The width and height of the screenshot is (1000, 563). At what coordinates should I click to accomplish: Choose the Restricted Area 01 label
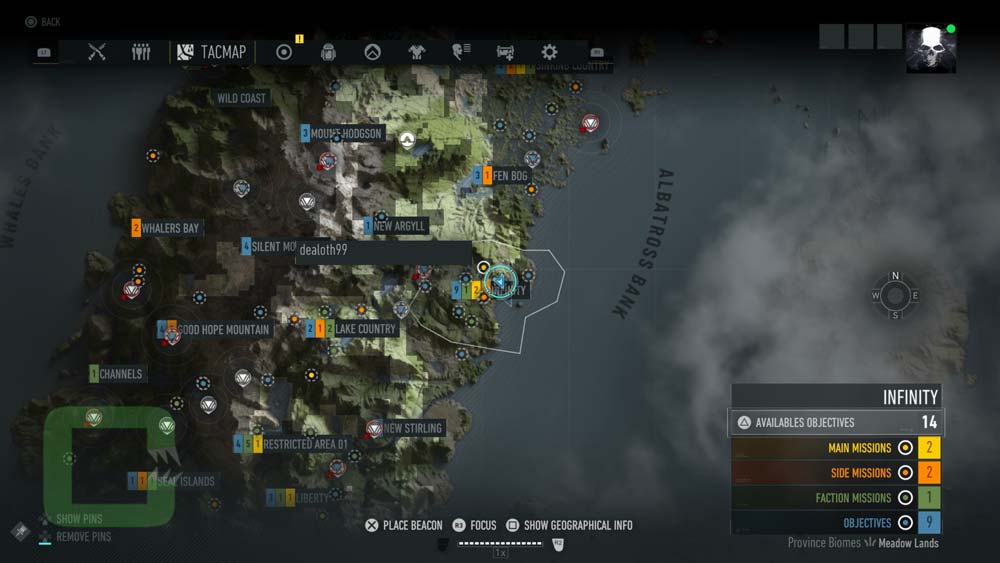(x=305, y=444)
